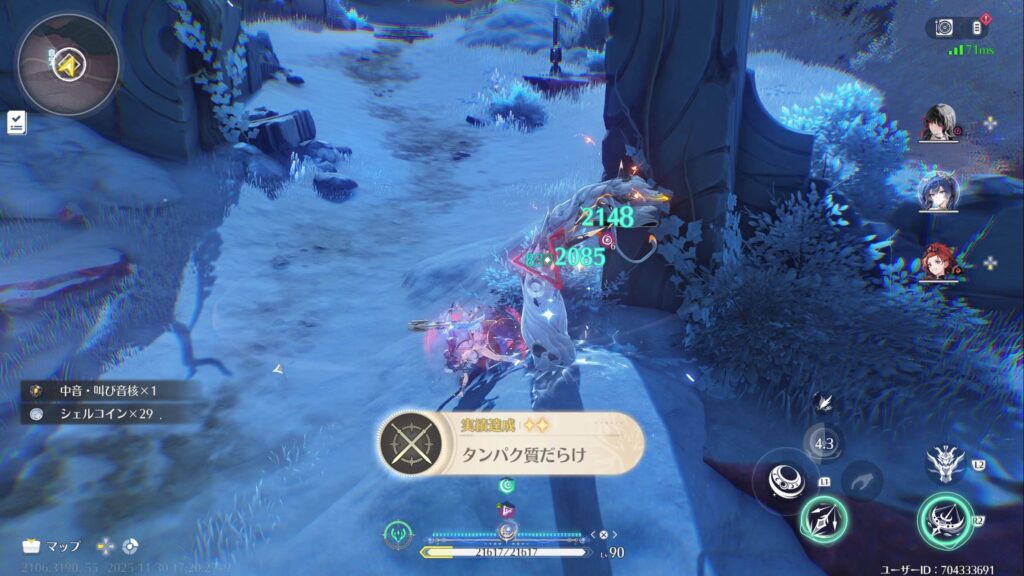
Task: Open the マップ map button
Action: click(x=52, y=546)
